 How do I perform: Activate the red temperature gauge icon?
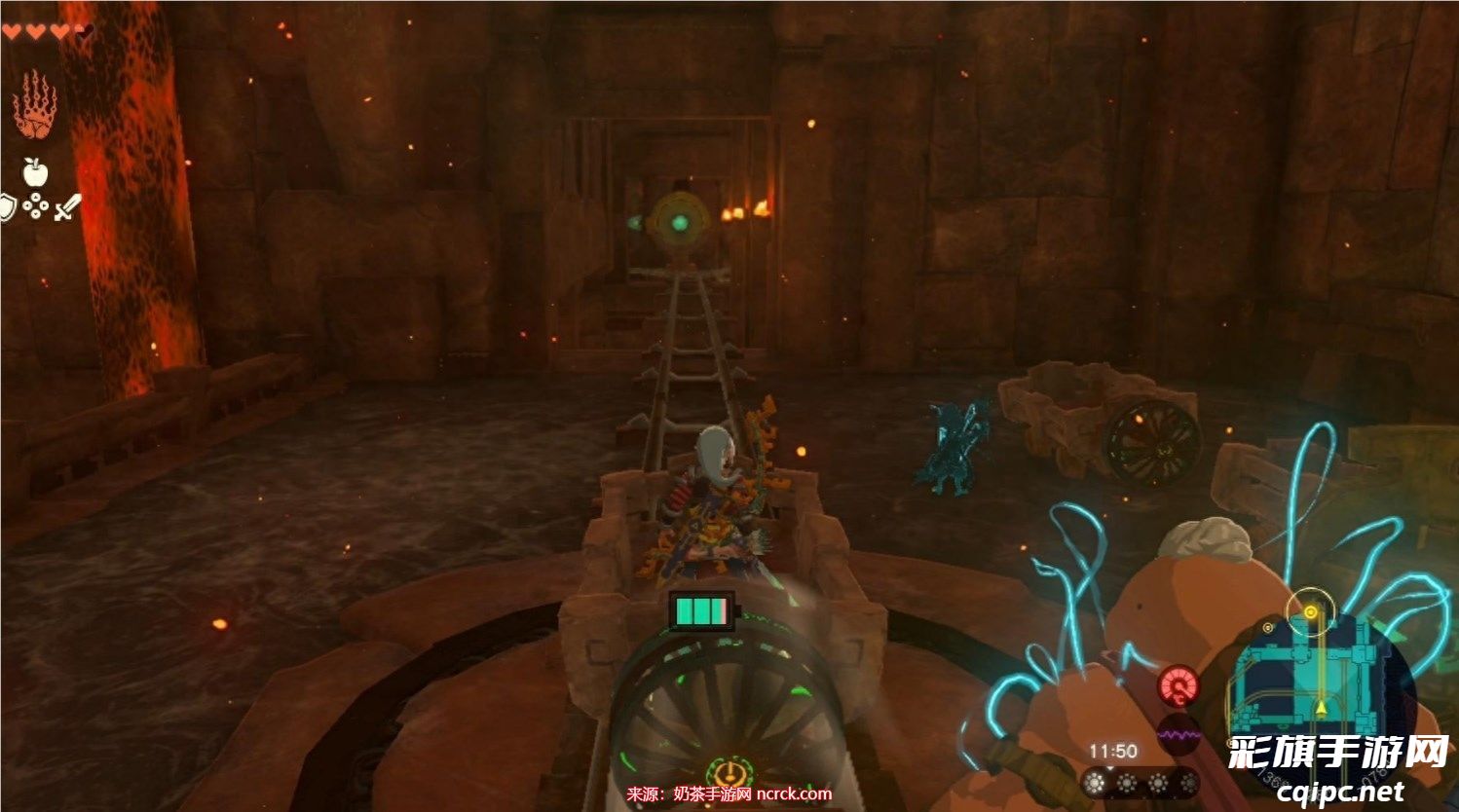coord(1178,686)
